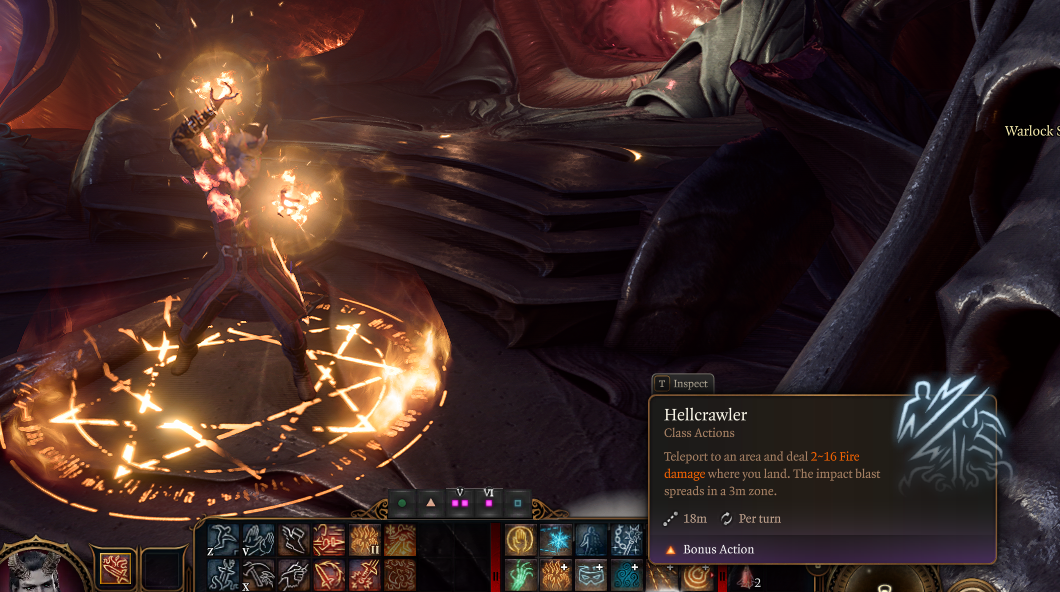Activate the blue humanoid silhouette spell
The height and width of the screenshot is (592, 1060).
point(590,540)
